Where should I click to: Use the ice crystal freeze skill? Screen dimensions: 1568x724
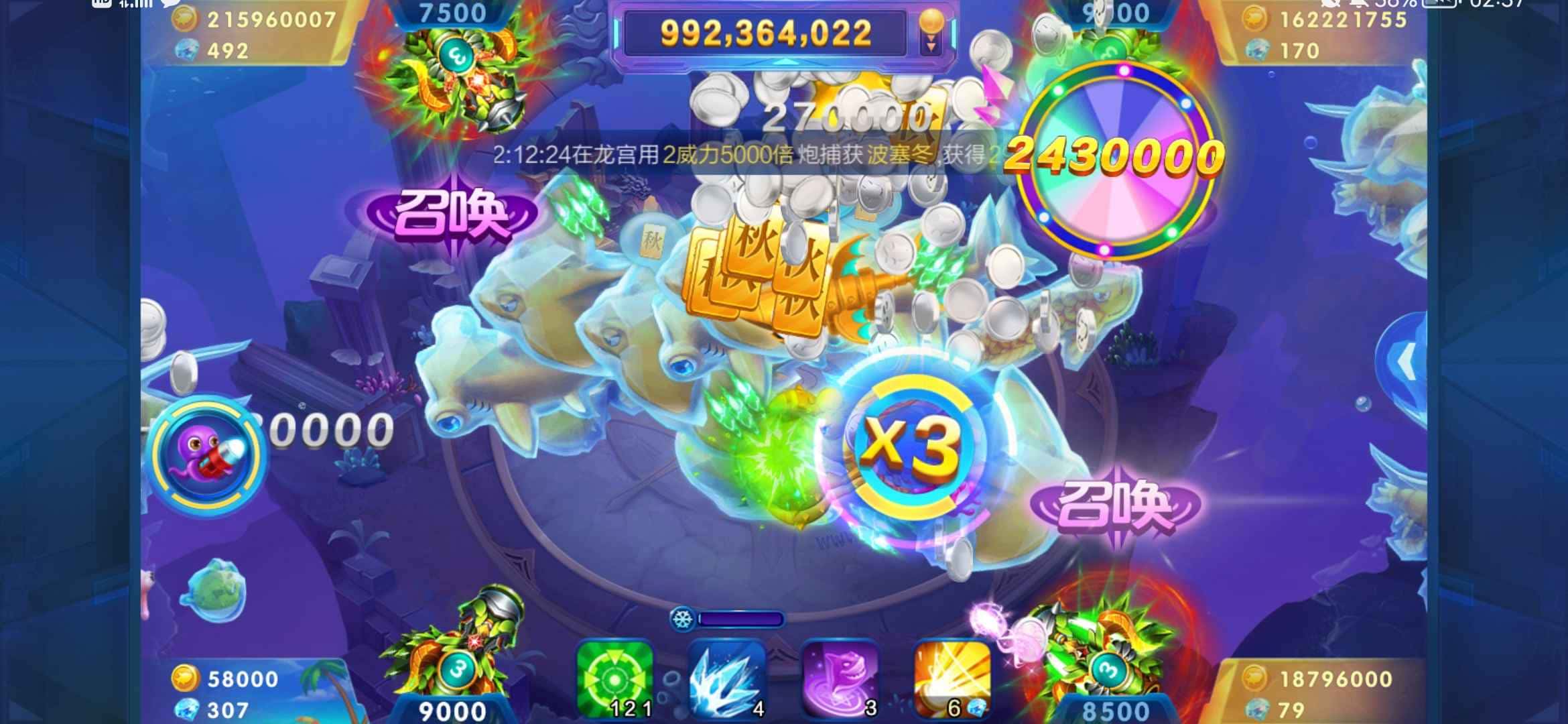click(722, 679)
